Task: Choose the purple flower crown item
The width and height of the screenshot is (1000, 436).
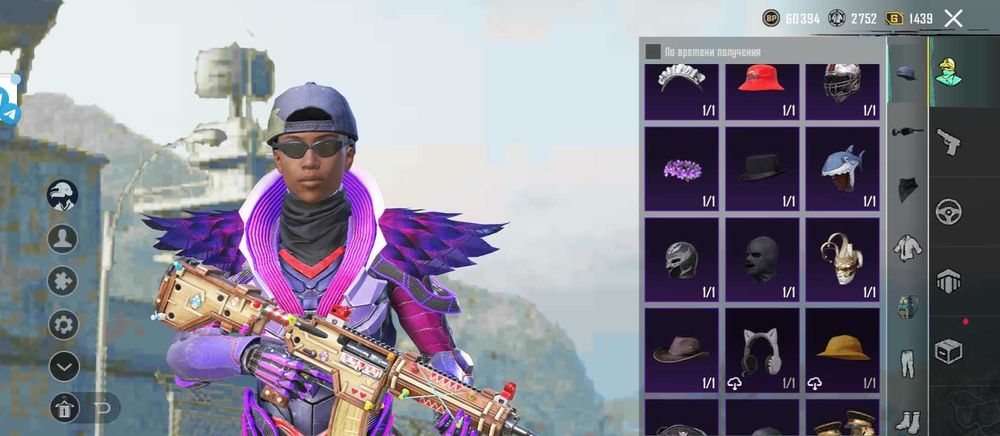Action: click(681, 168)
